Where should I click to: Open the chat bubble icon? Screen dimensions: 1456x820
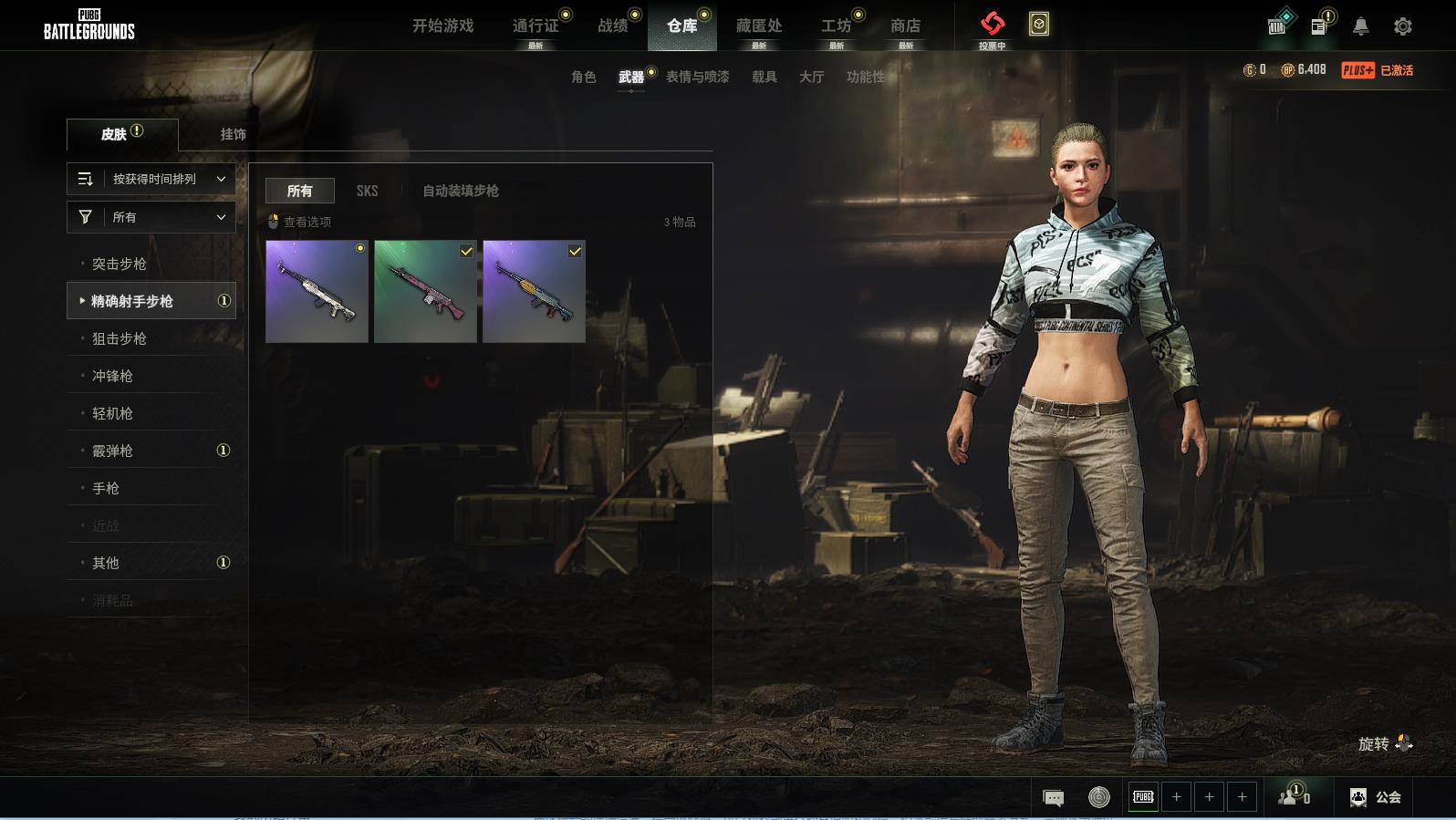click(1053, 798)
